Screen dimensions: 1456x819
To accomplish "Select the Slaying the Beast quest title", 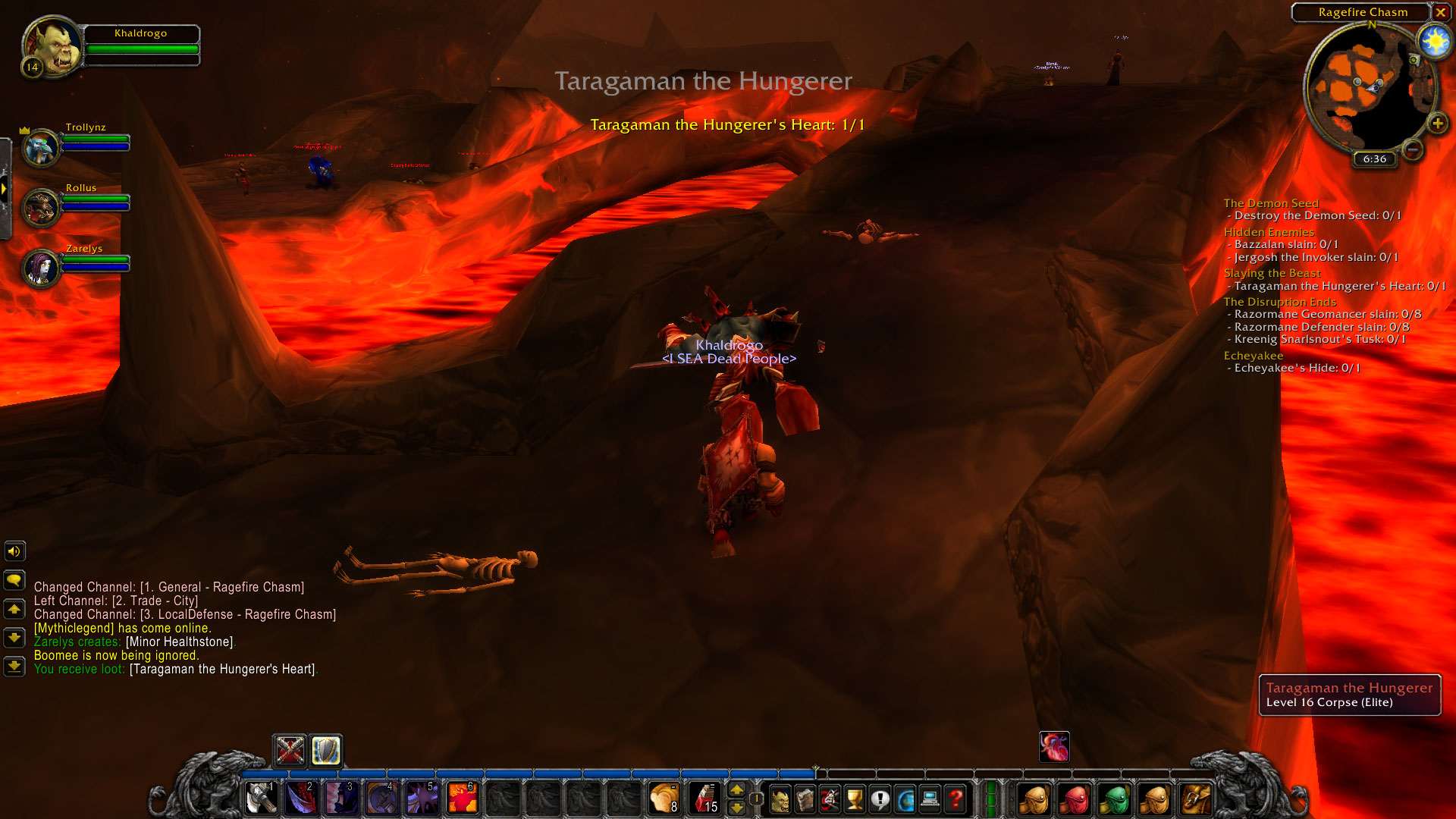I will point(1272,273).
